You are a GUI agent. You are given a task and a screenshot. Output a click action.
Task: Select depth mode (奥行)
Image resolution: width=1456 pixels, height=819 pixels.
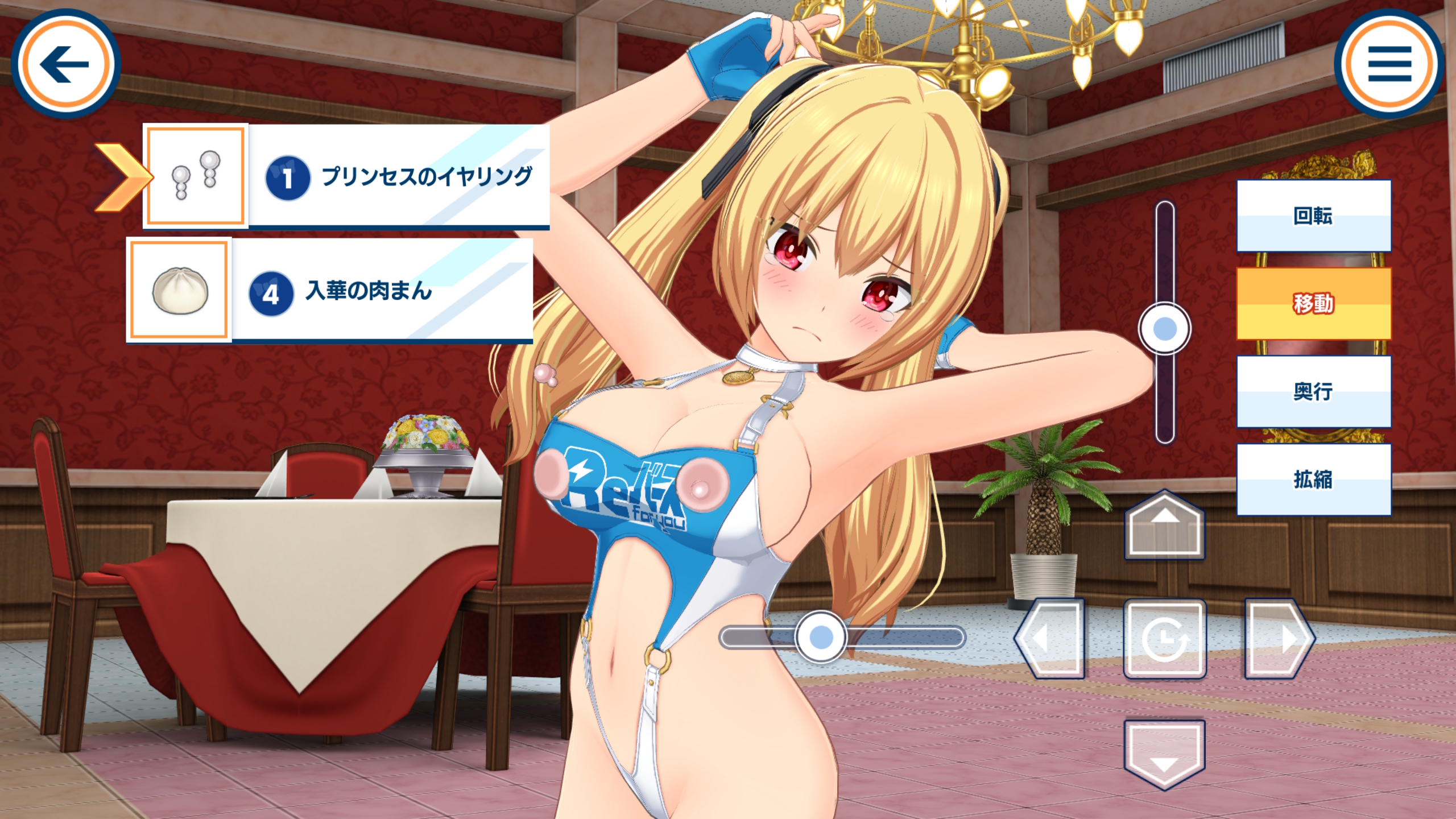tap(1313, 391)
